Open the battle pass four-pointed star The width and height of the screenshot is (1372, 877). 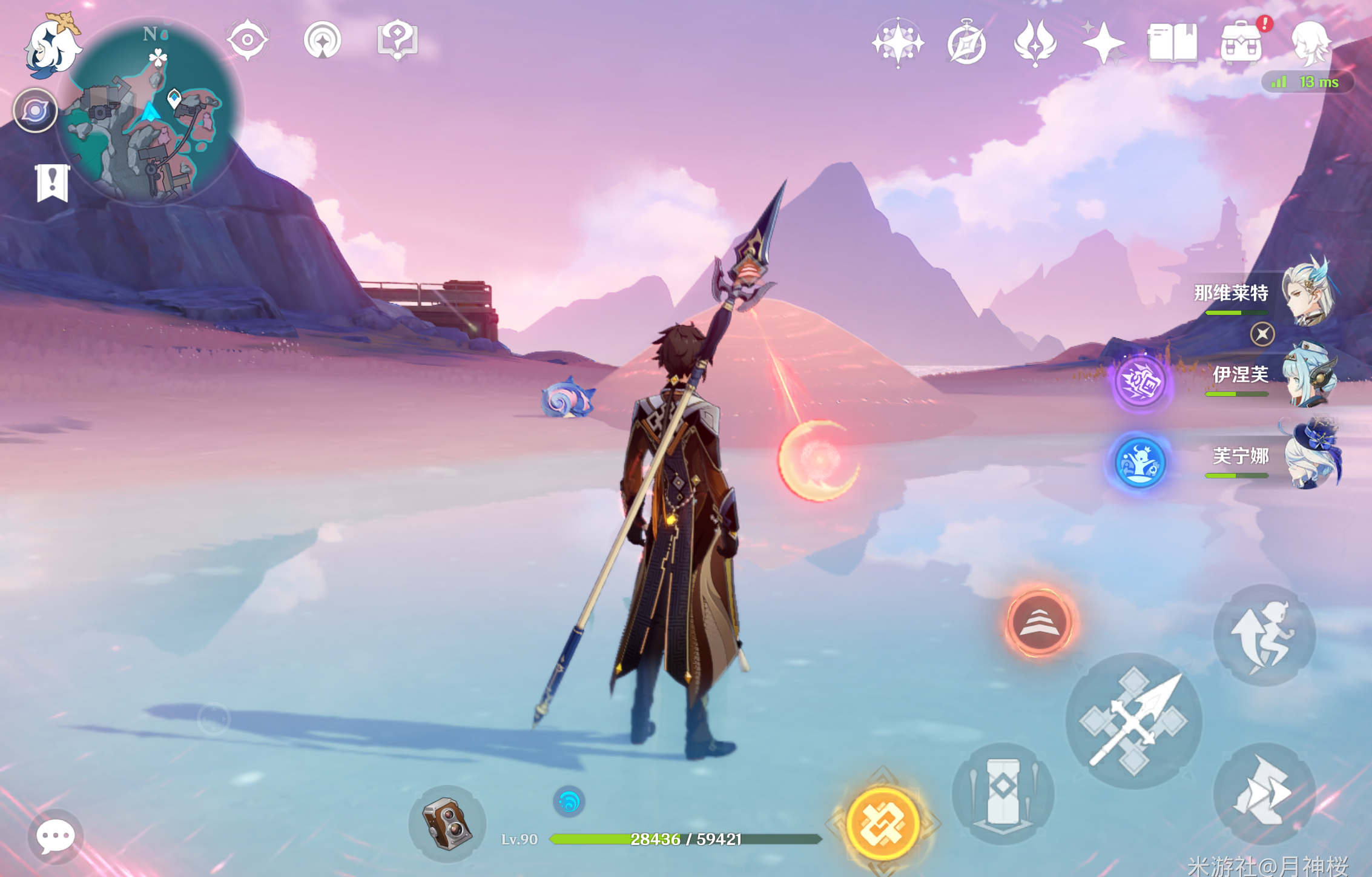point(1103,42)
